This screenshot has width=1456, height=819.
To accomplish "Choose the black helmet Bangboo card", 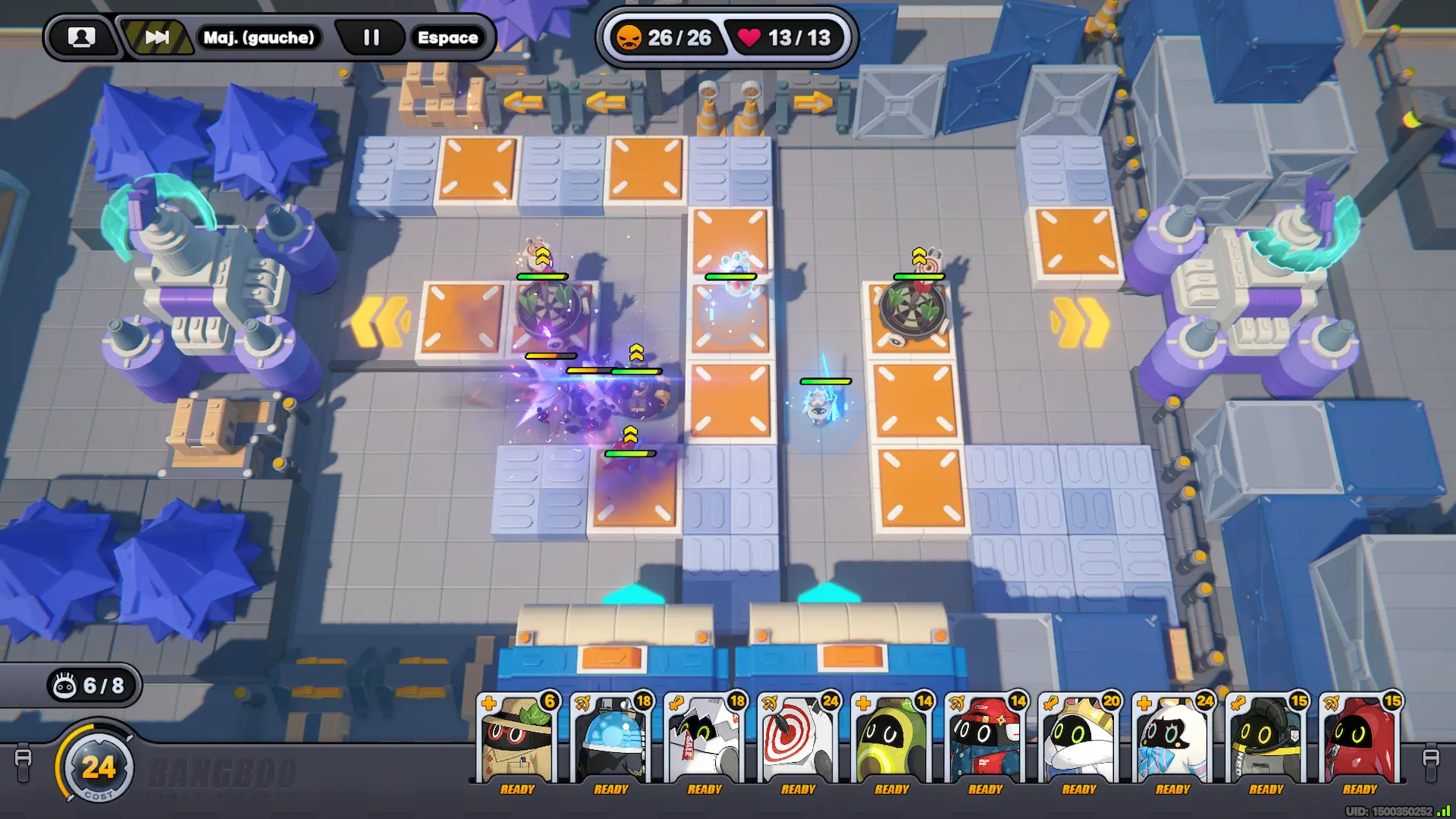I will tap(1266, 741).
